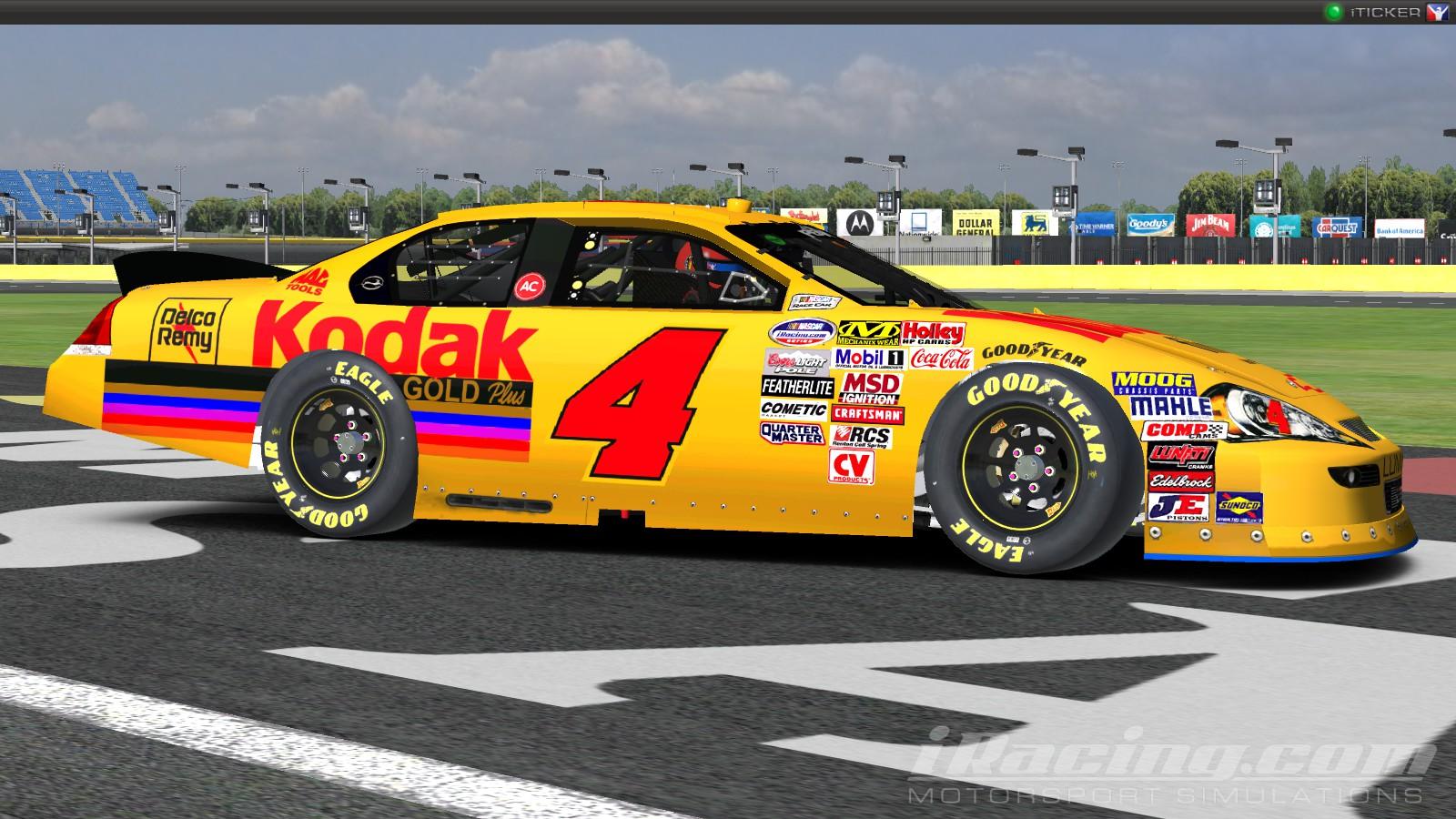
Task: Open the iTICKER panel
Action: 1387,12
